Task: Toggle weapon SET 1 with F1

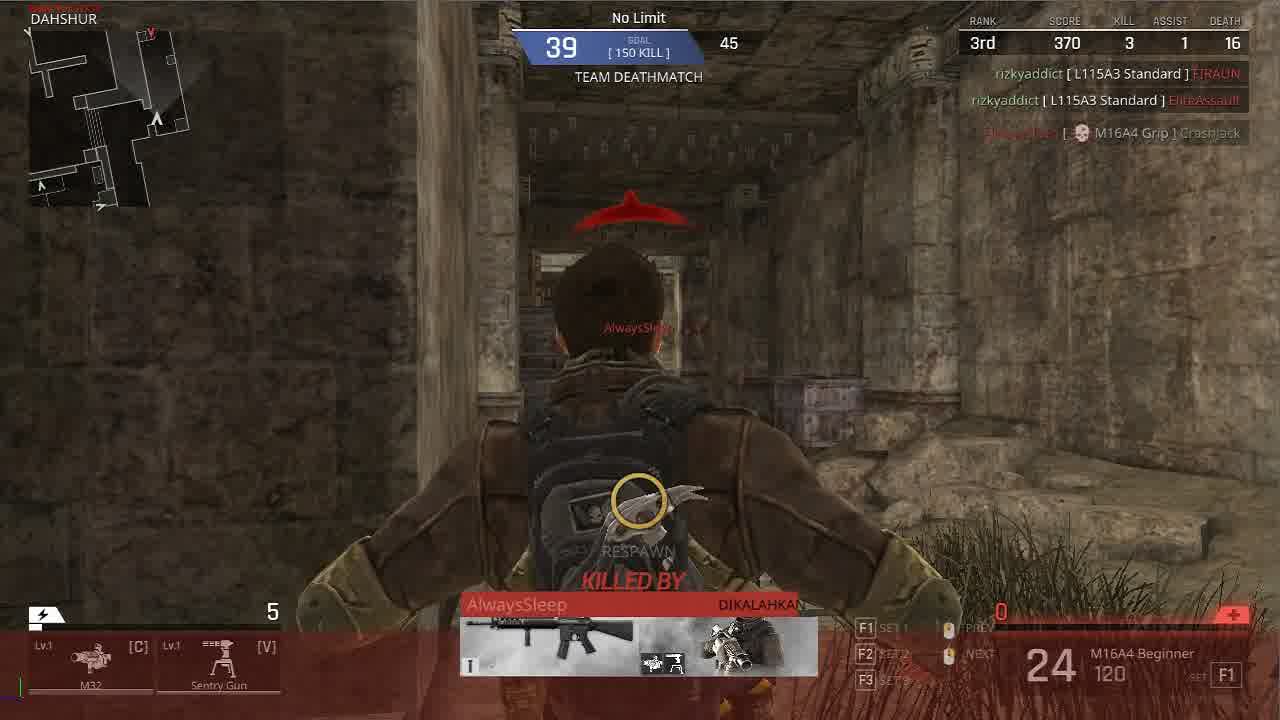Action: click(x=865, y=626)
